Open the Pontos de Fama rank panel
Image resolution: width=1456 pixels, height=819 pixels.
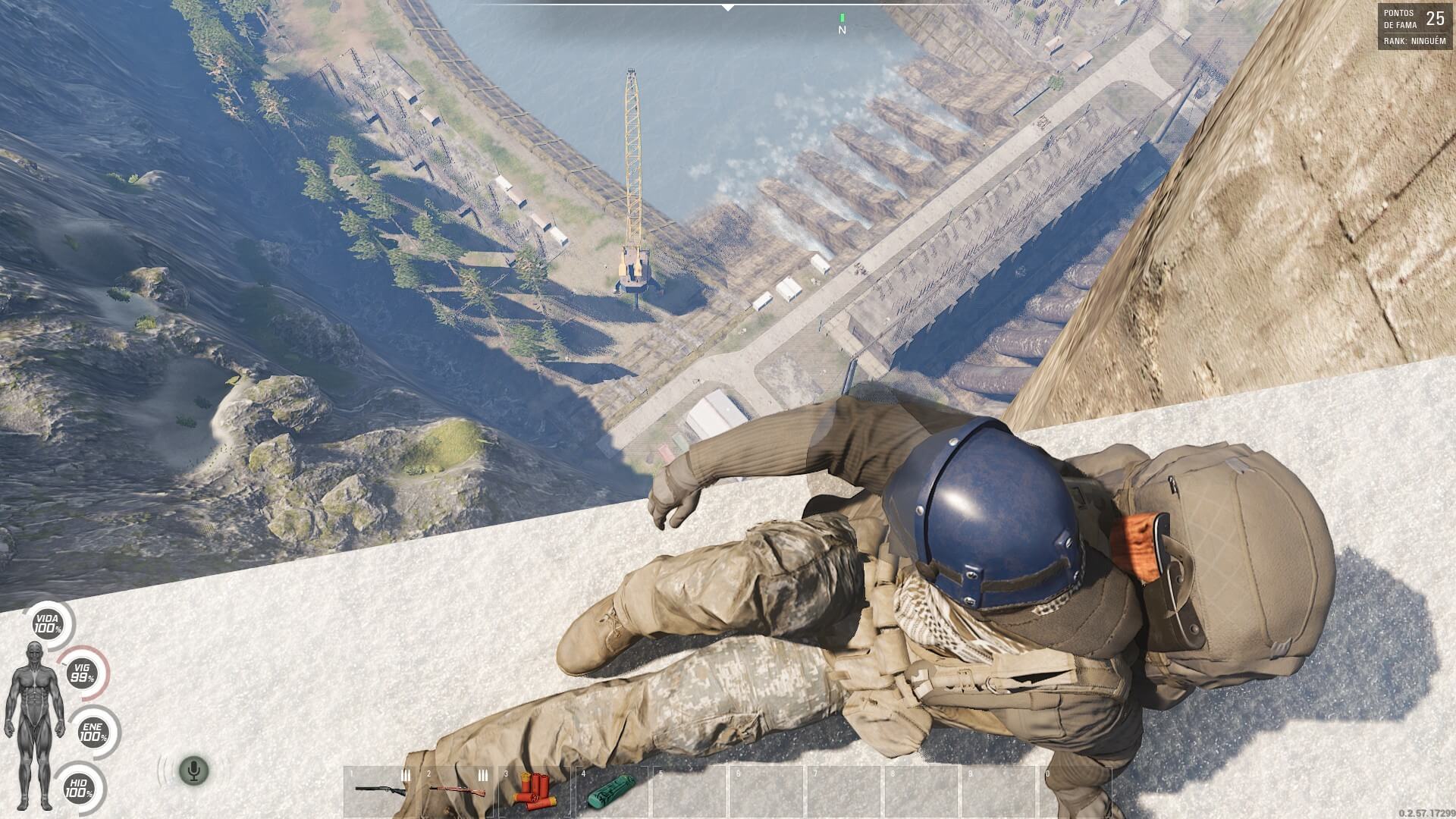pos(1415,27)
